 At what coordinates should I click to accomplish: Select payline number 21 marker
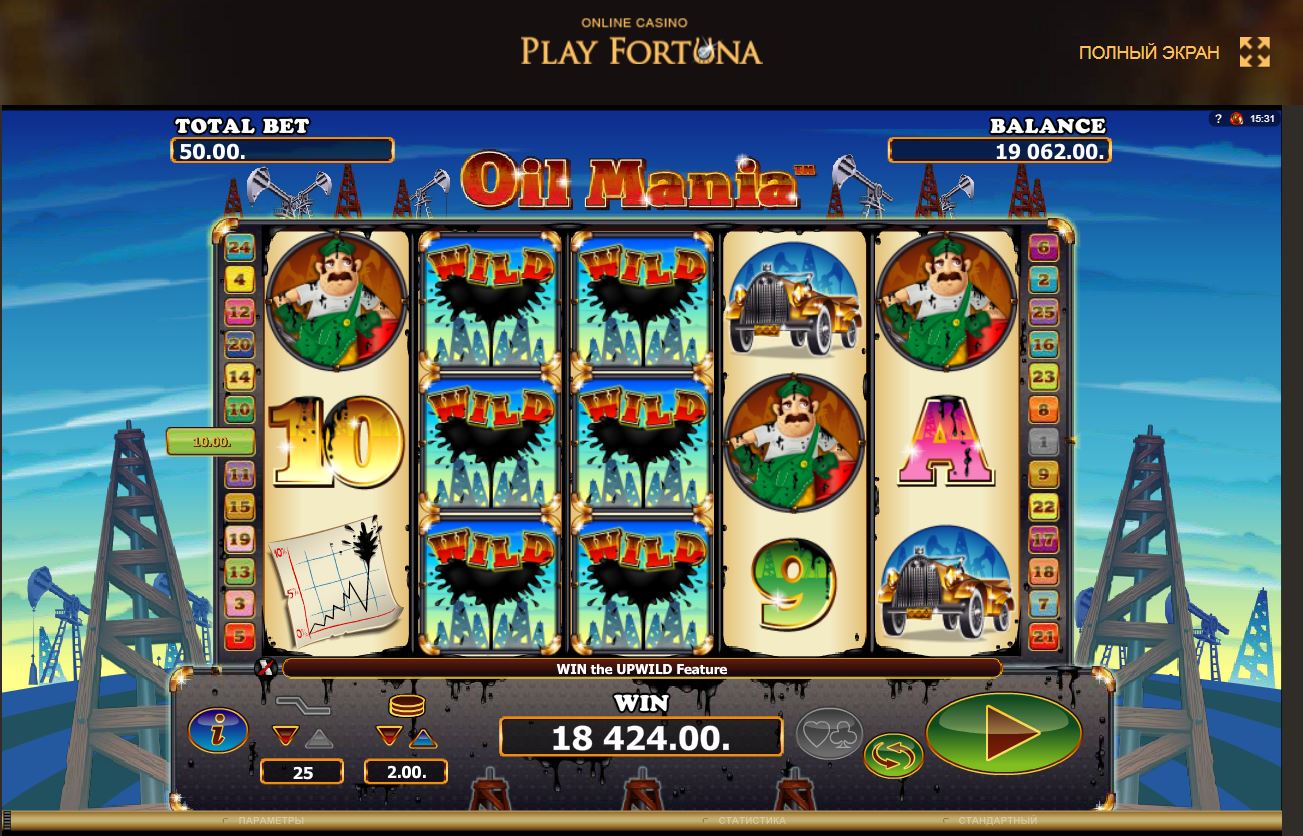tap(1043, 635)
